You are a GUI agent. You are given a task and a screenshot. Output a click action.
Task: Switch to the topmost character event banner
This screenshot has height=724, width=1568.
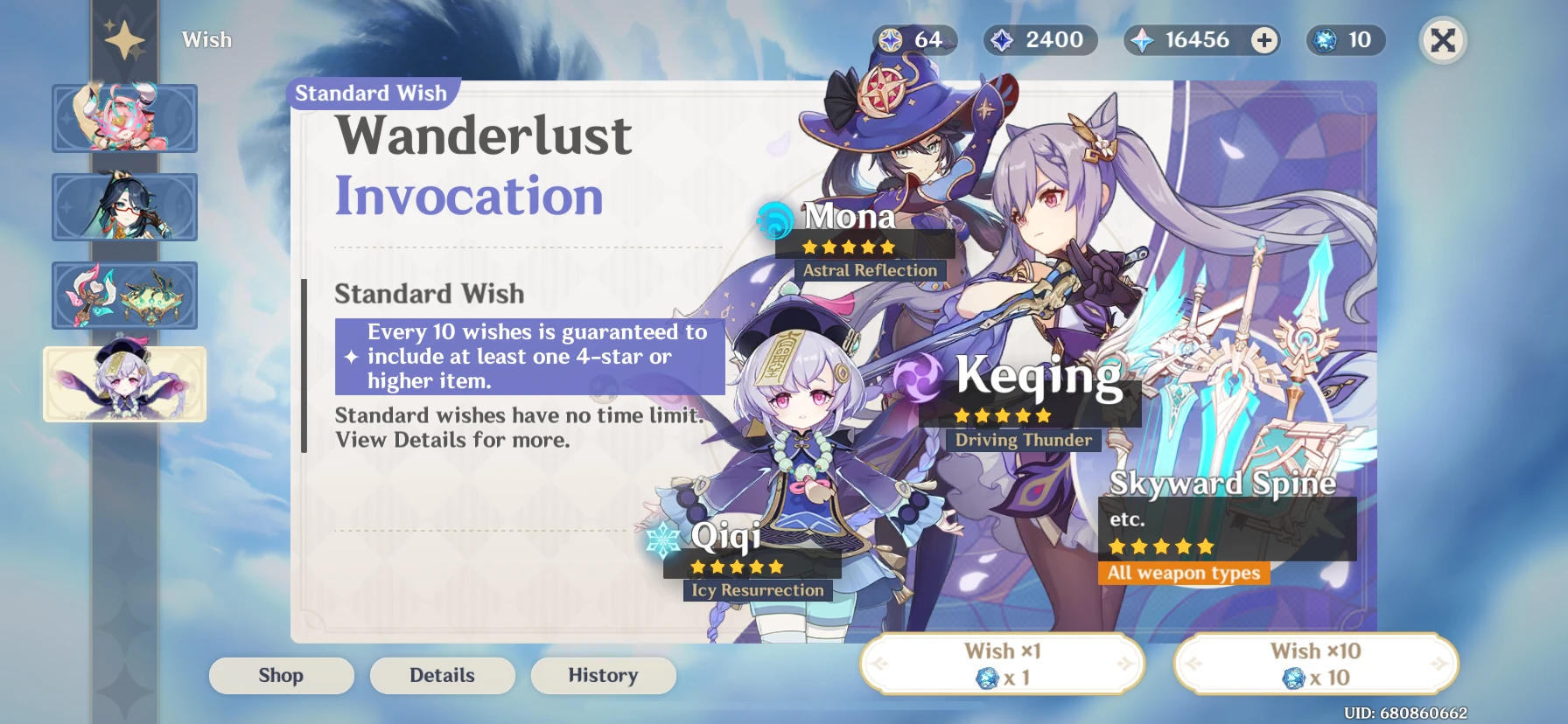click(123, 119)
